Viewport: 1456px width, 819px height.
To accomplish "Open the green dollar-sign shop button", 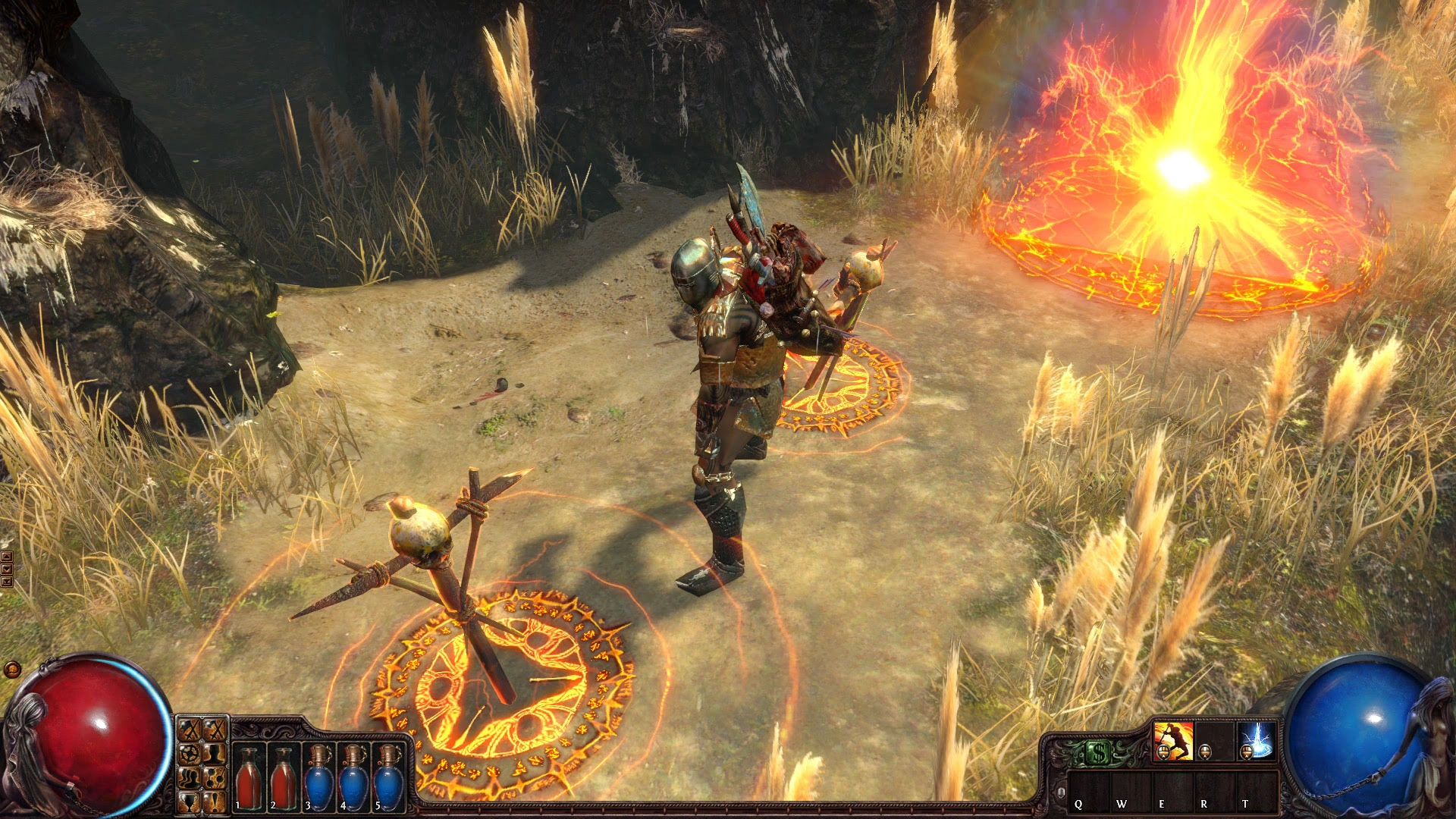I will click(1099, 752).
